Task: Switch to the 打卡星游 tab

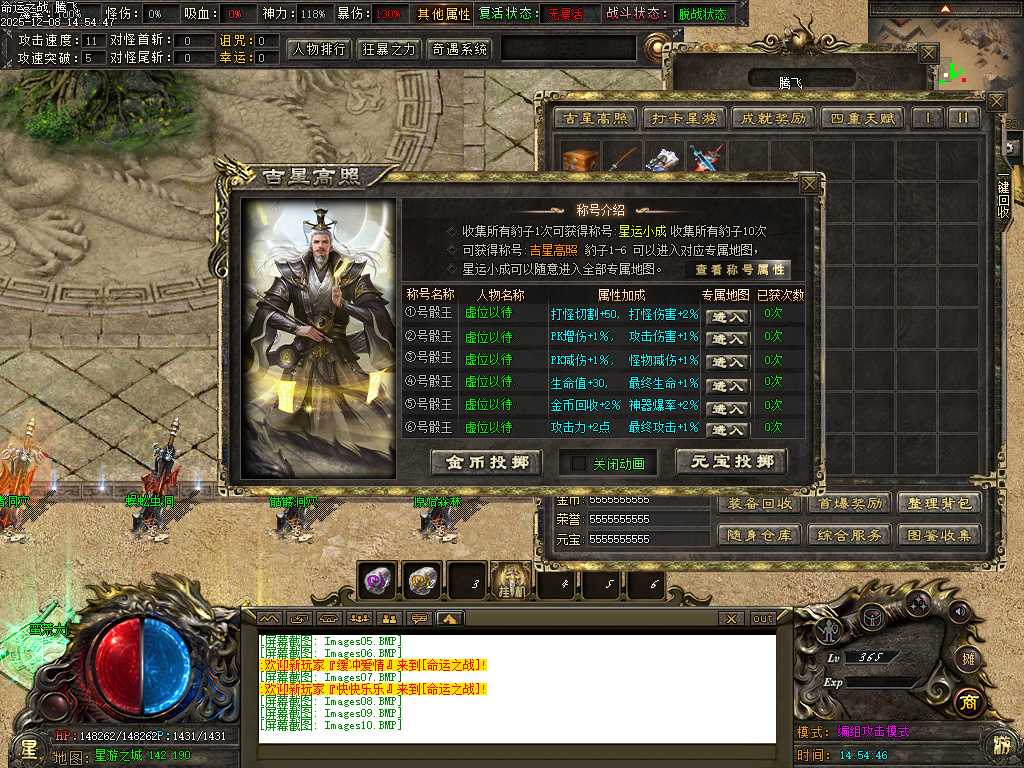Action: 684,118
